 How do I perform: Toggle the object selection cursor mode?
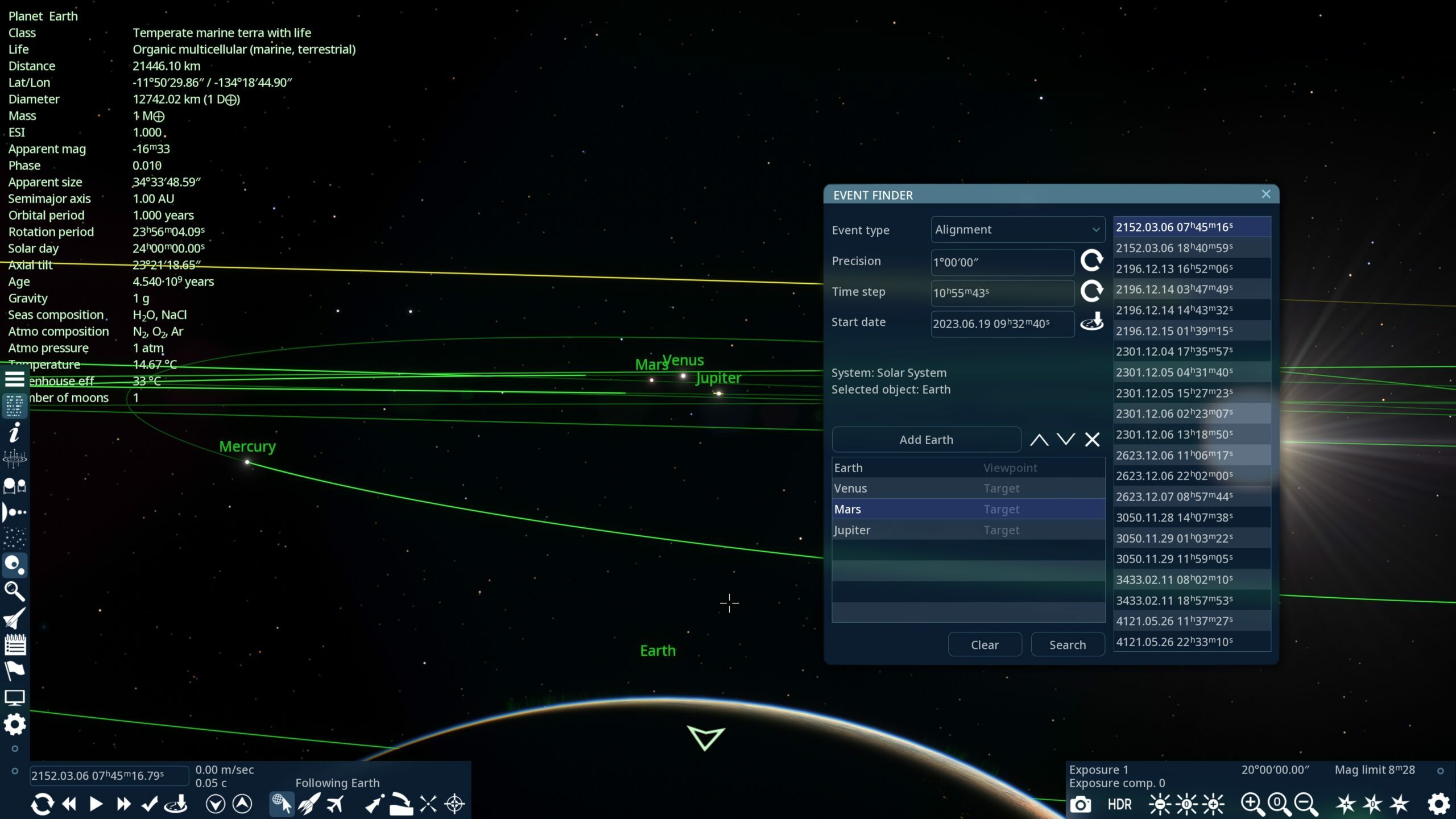pyautogui.click(x=282, y=804)
